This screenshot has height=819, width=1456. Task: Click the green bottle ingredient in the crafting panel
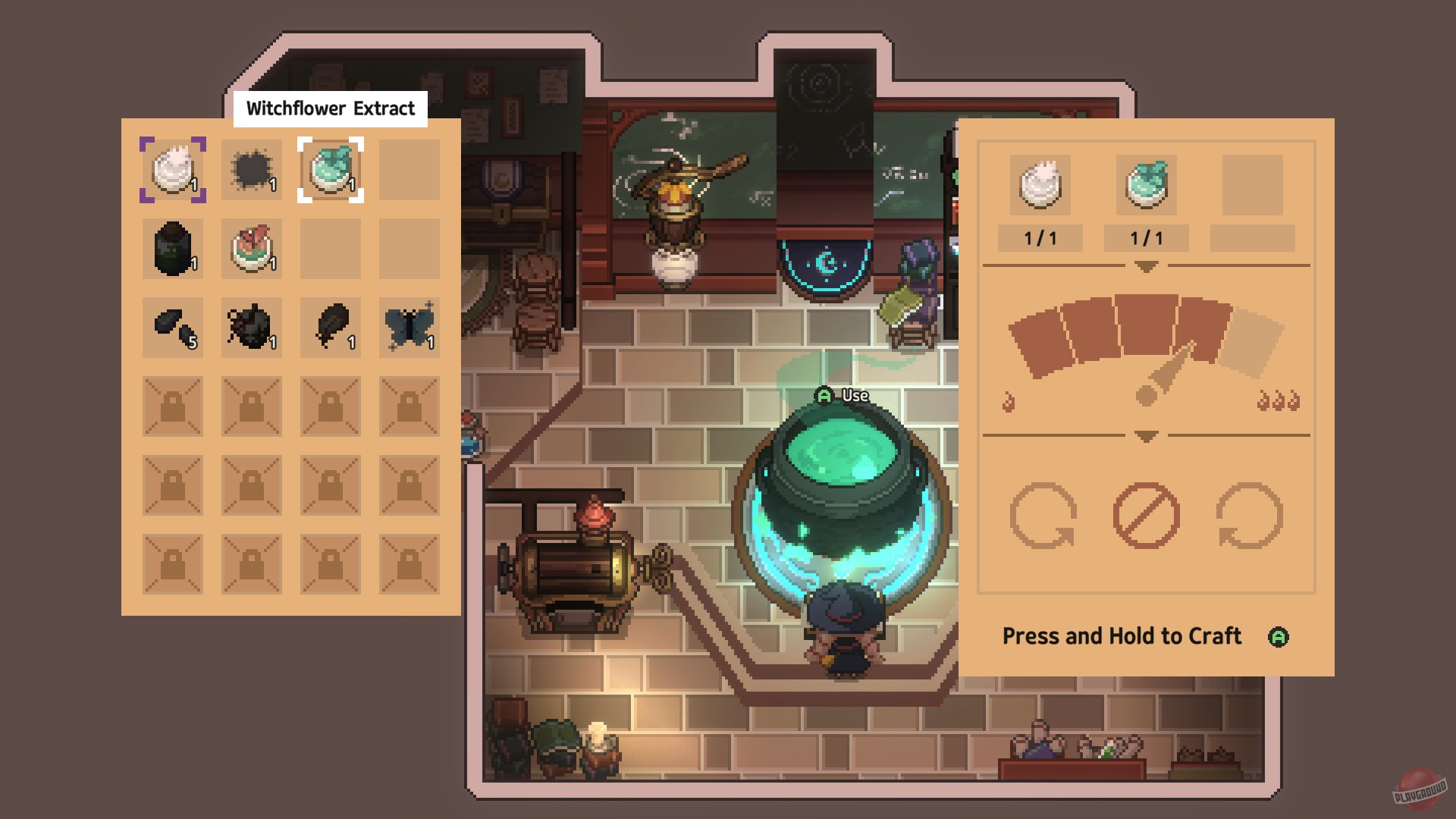click(1147, 186)
